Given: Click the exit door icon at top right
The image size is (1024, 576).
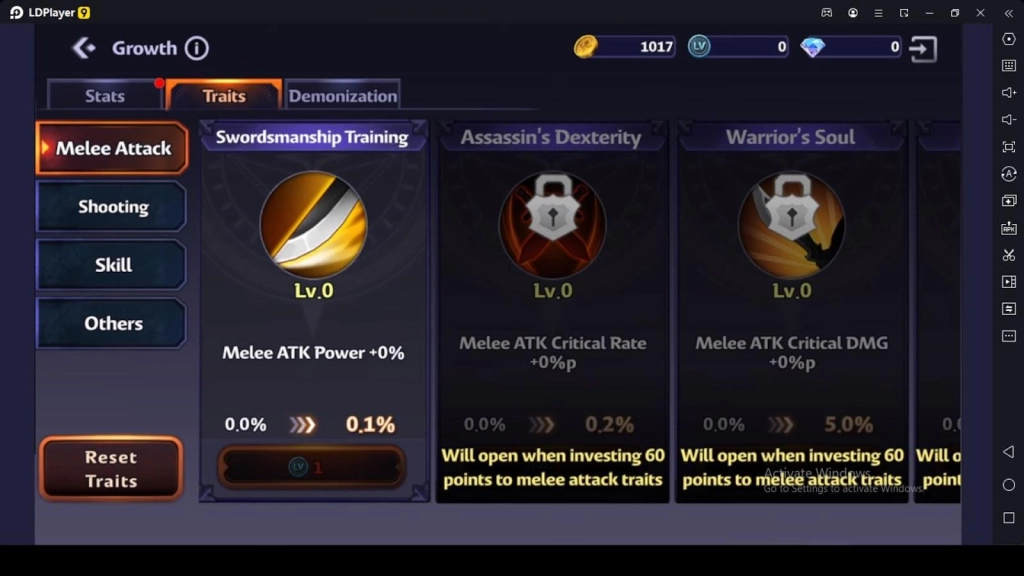Looking at the screenshot, I should 924,48.
